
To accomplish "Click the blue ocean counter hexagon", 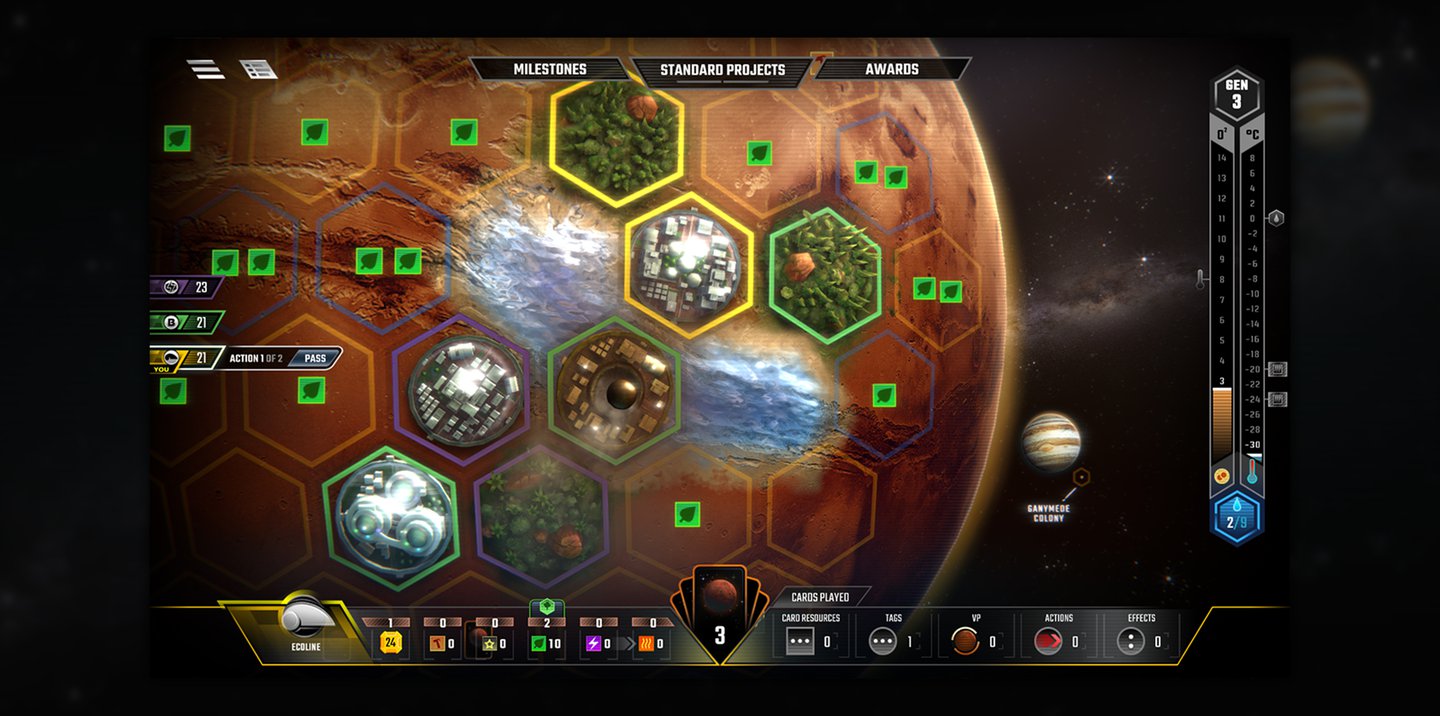I will pos(1236,521).
